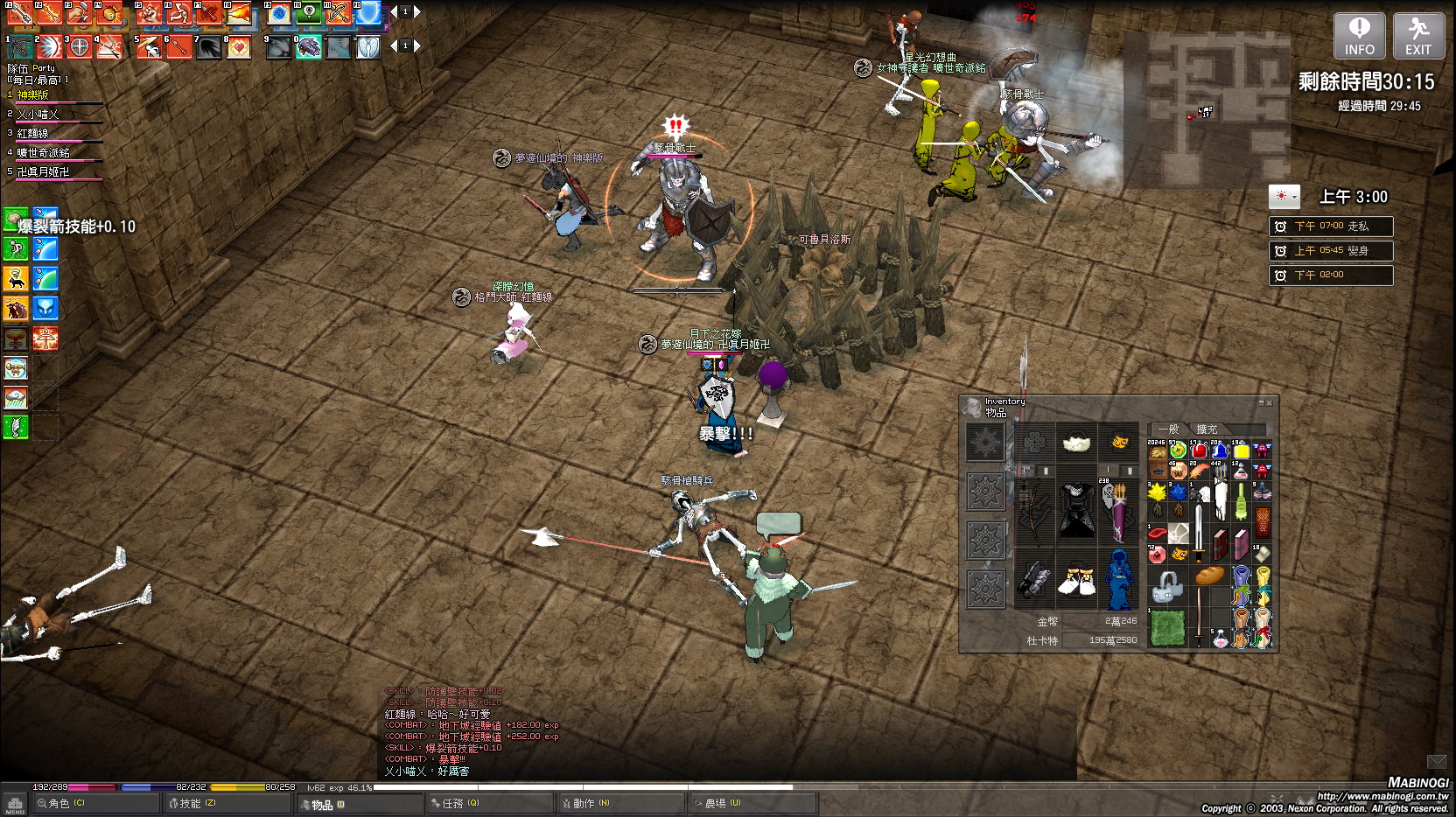Image resolution: width=1456 pixels, height=817 pixels.
Task: Select the equipped blue robe slot
Action: click(1118, 579)
